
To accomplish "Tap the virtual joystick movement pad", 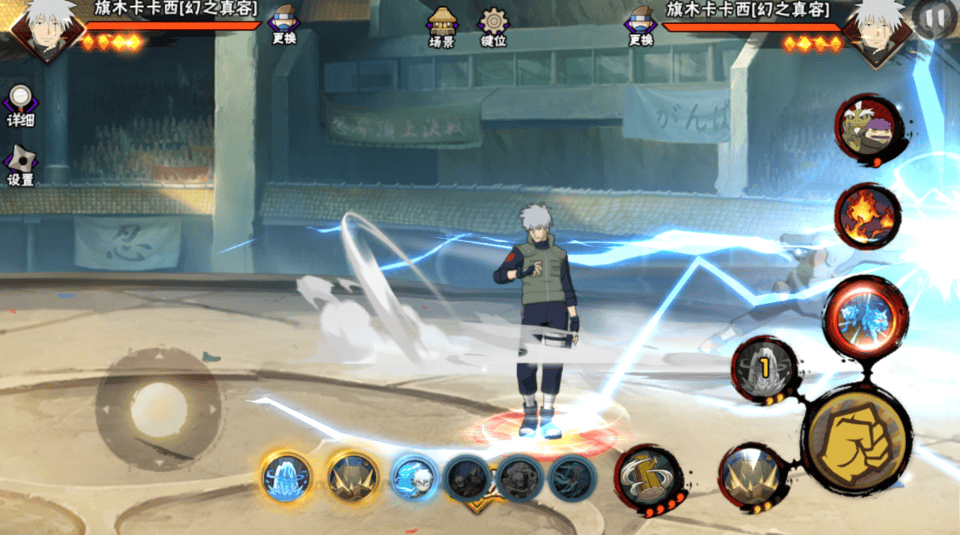I will pyautogui.click(x=157, y=405).
